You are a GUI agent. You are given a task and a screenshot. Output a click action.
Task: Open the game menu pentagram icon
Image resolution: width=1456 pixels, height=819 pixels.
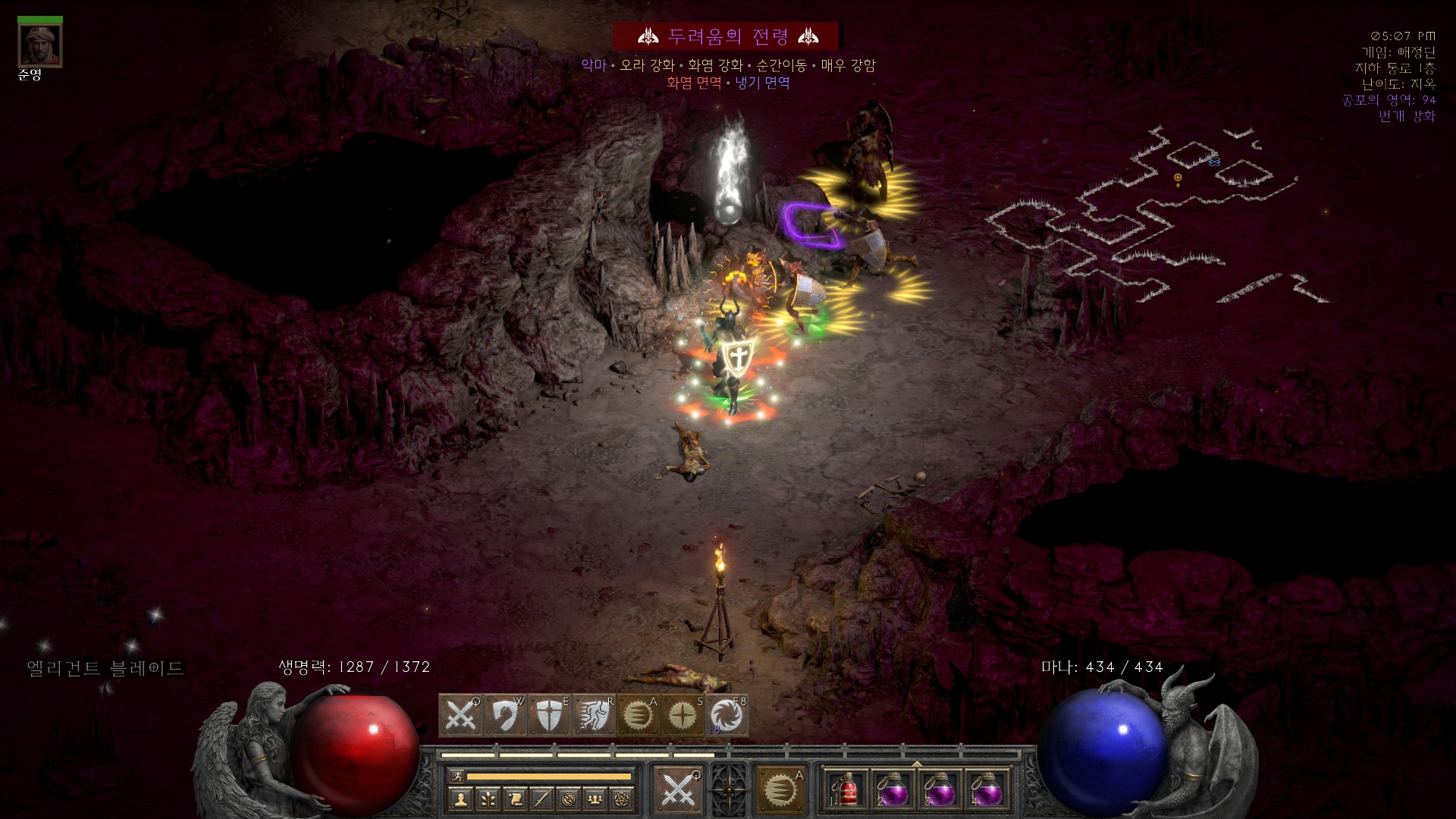[623, 798]
